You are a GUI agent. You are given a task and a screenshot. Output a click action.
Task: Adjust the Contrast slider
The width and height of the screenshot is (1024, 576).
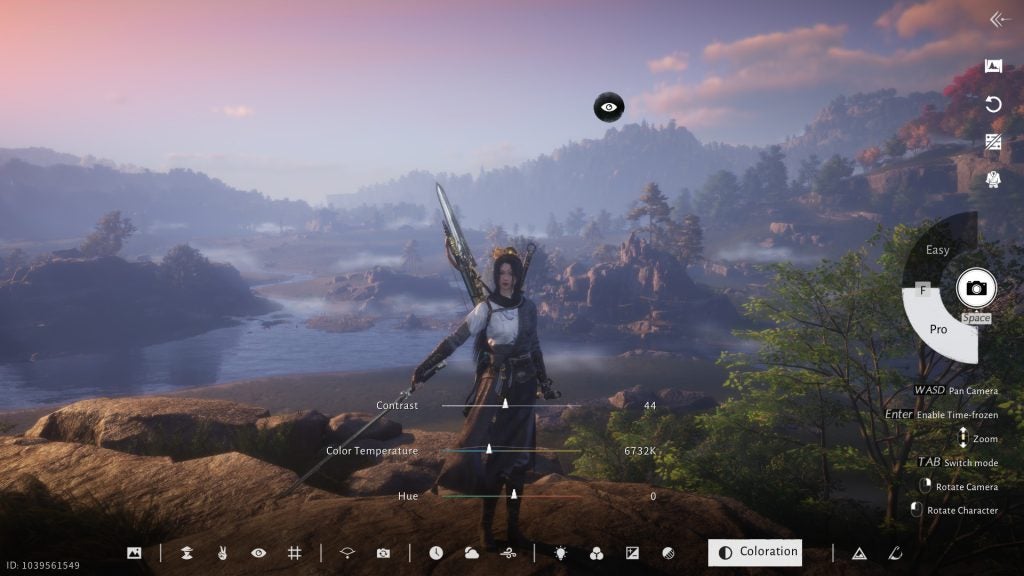pos(505,405)
